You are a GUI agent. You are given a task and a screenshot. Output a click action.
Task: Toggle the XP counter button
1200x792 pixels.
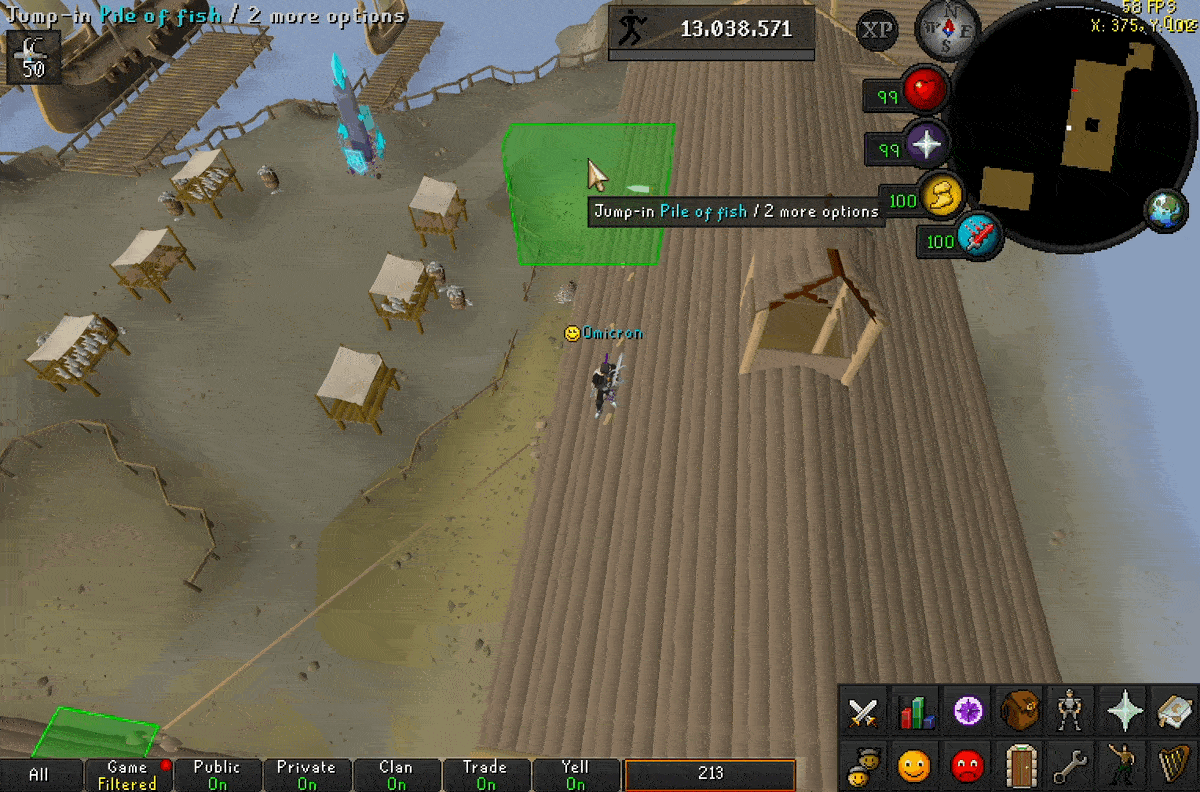tap(878, 30)
